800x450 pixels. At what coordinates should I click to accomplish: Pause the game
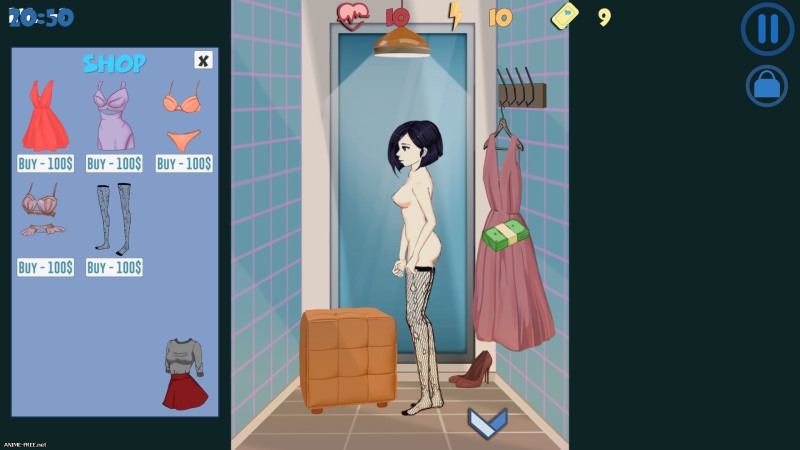pyautogui.click(x=767, y=29)
